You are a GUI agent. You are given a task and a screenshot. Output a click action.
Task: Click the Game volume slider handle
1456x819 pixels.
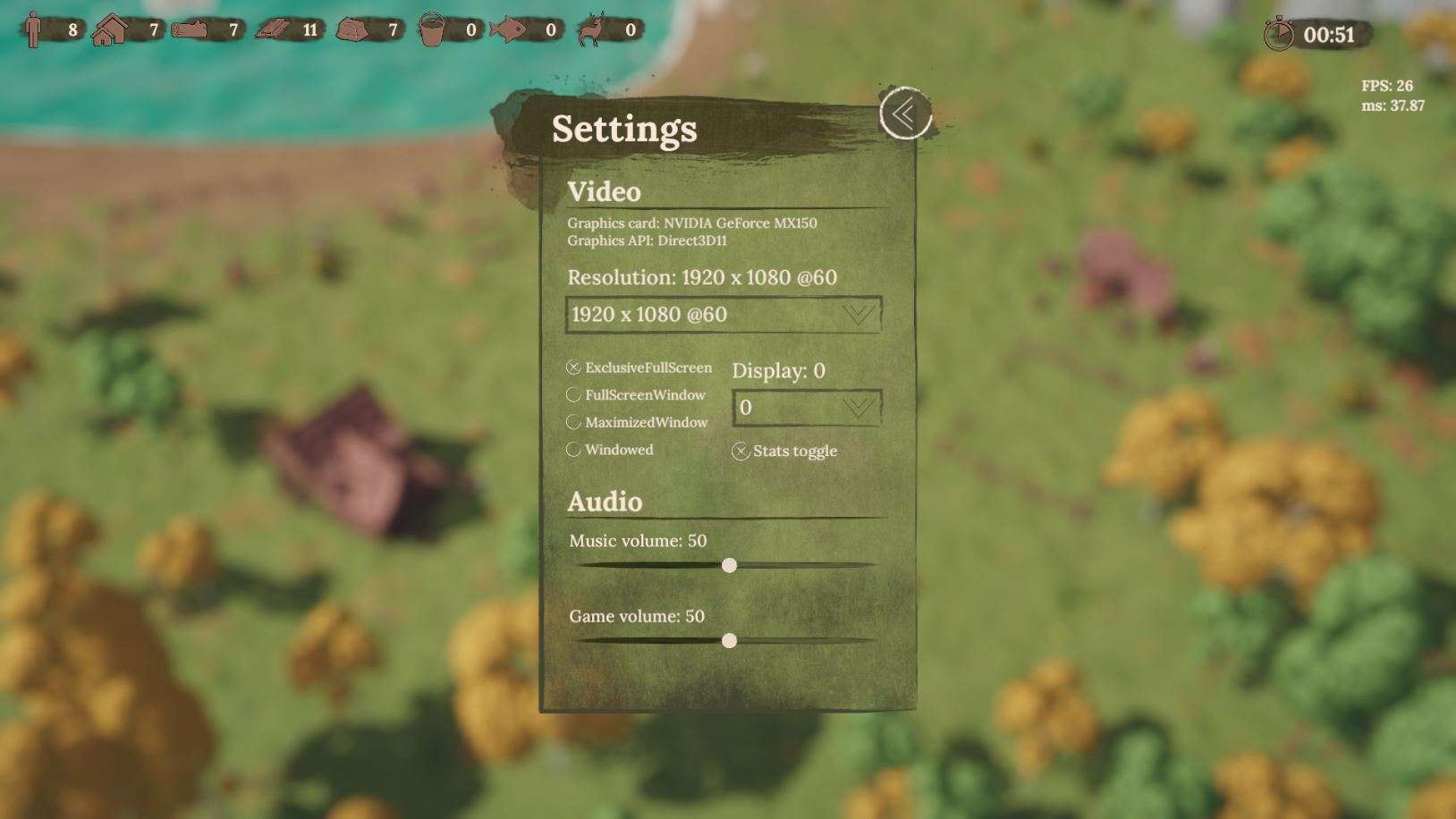pyautogui.click(x=730, y=640)
